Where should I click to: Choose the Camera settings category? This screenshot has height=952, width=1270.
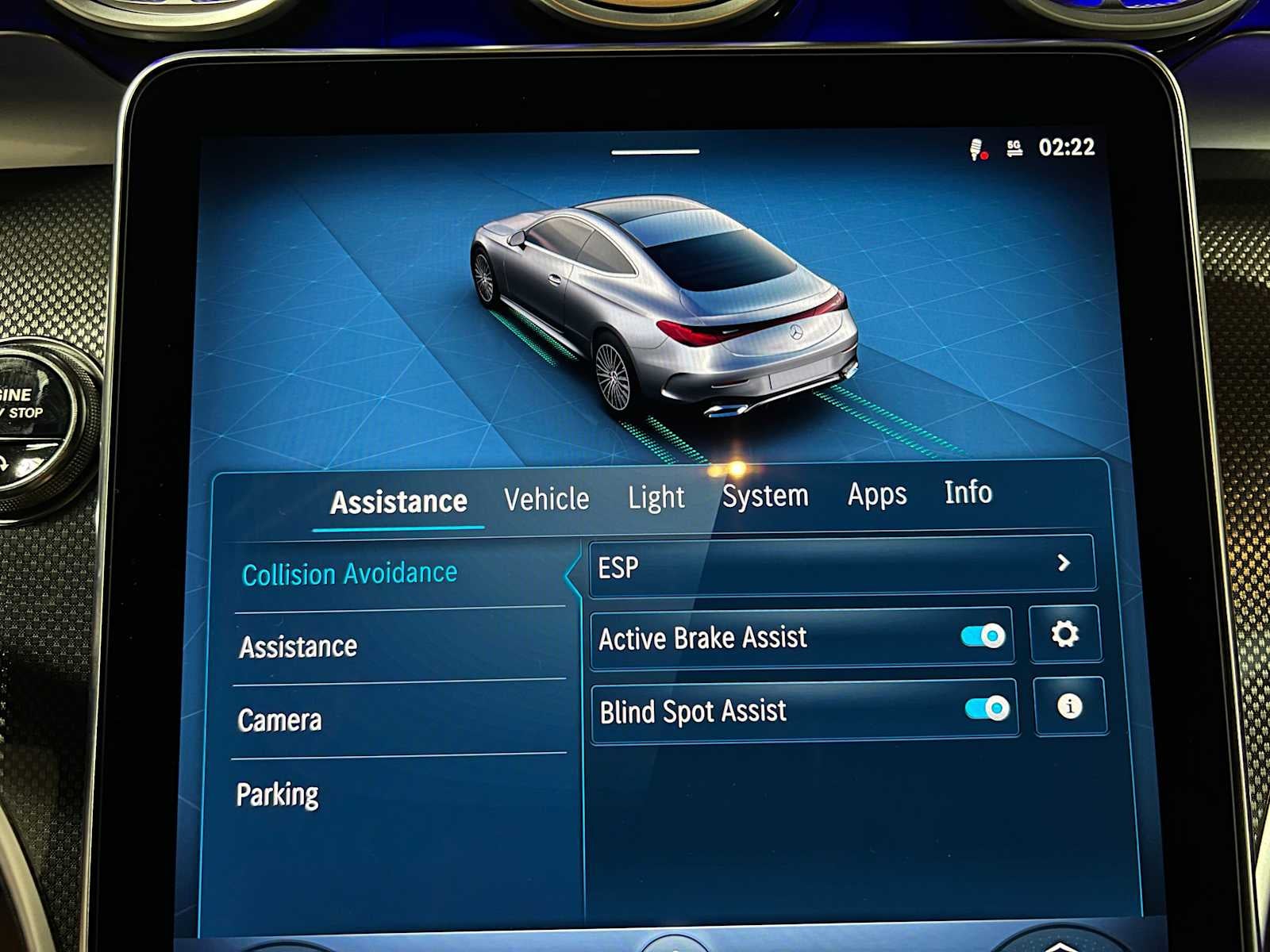(279, 720)
